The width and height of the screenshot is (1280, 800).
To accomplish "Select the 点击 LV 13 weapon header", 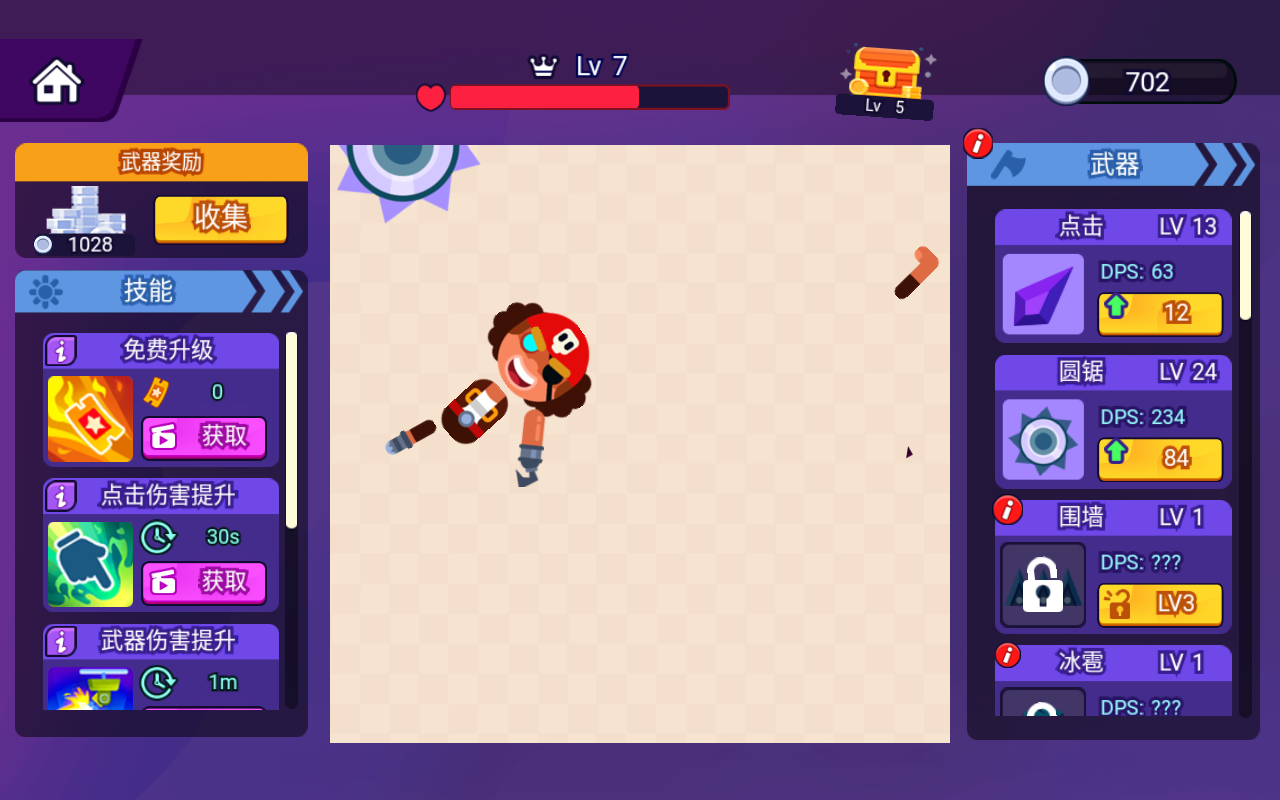I will pos(1113,227).
